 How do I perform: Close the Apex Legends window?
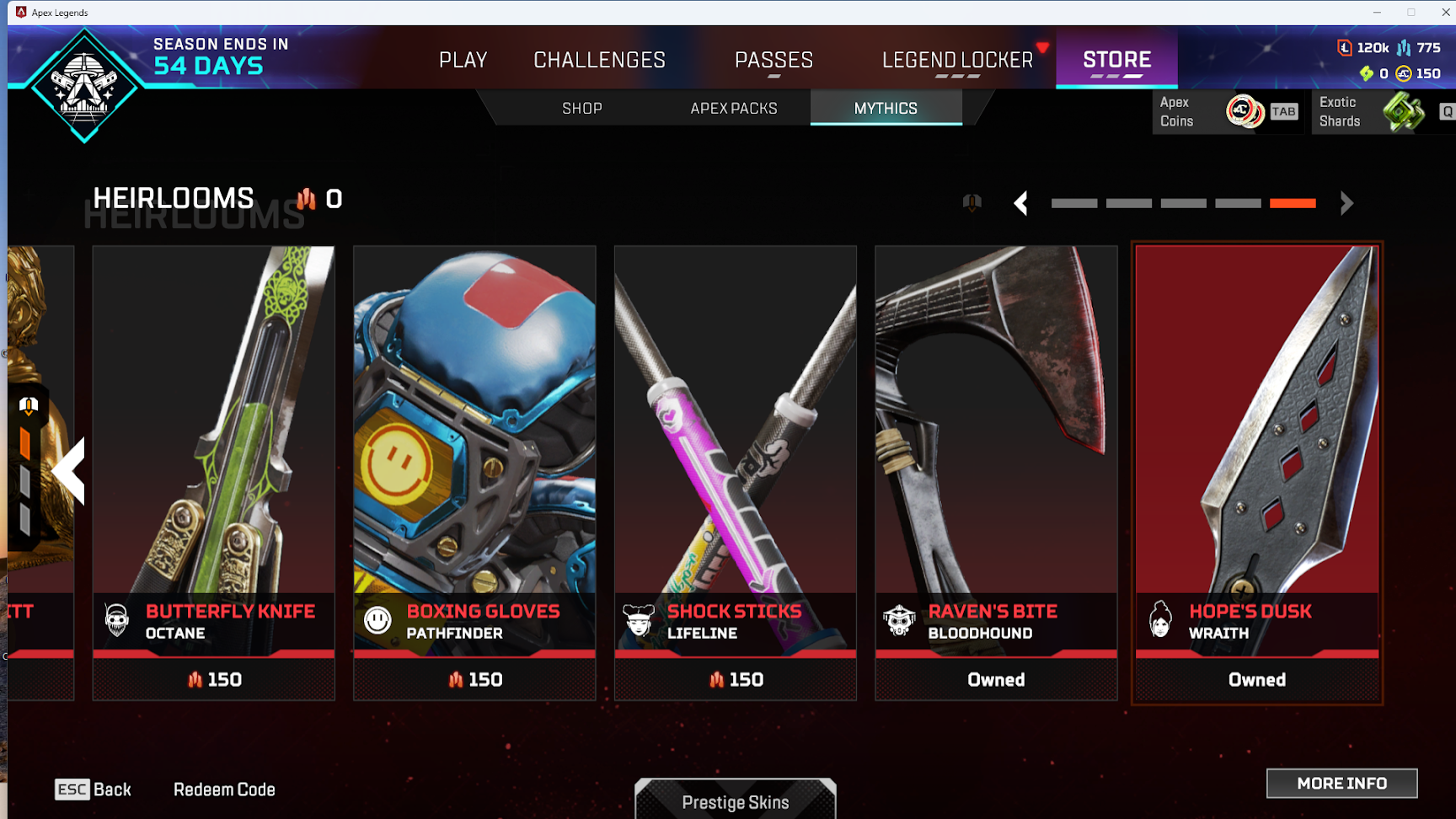1445,12
